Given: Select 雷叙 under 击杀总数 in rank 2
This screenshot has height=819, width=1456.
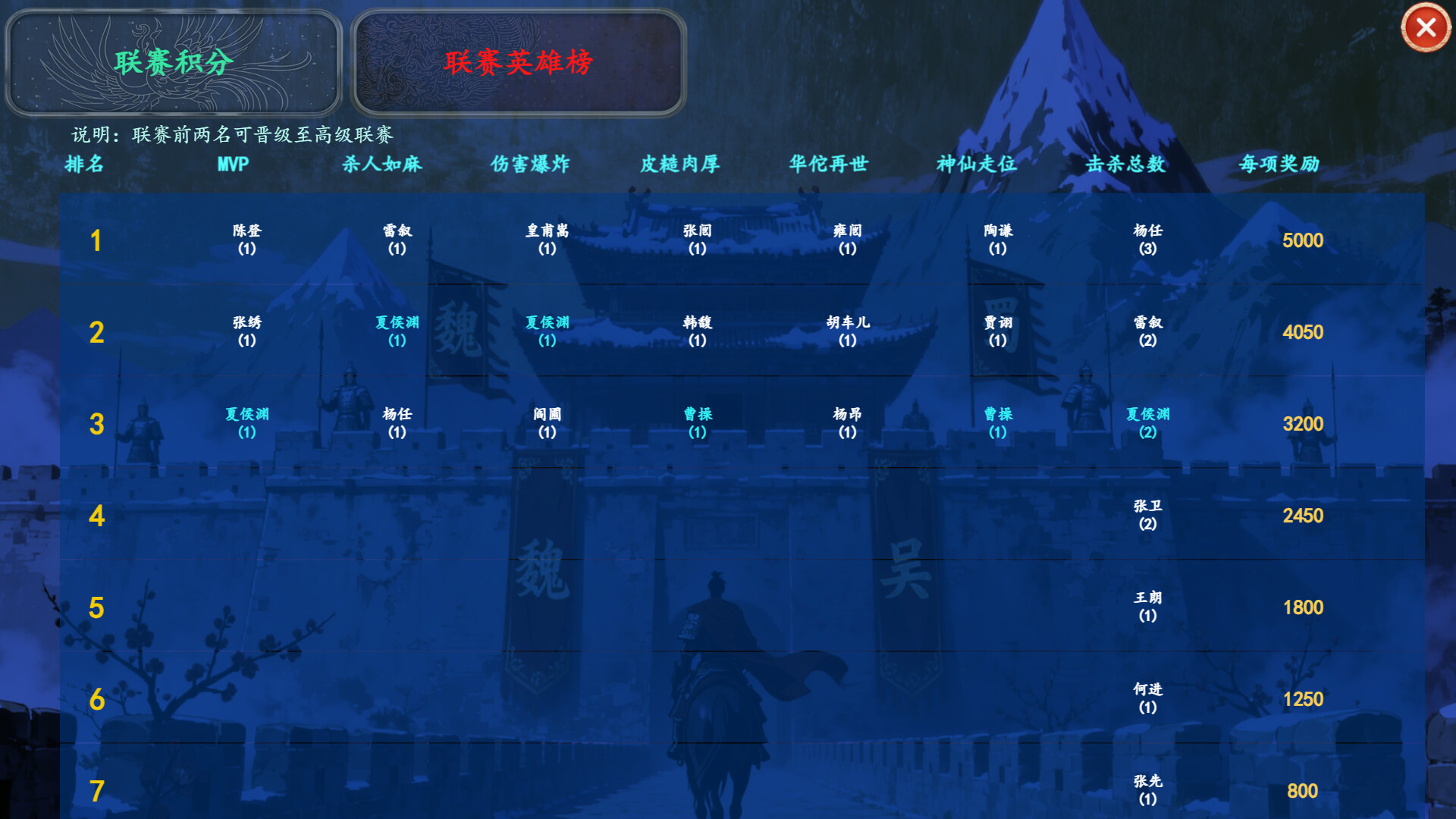Looking at the screenshot, I should point(1145,331).
